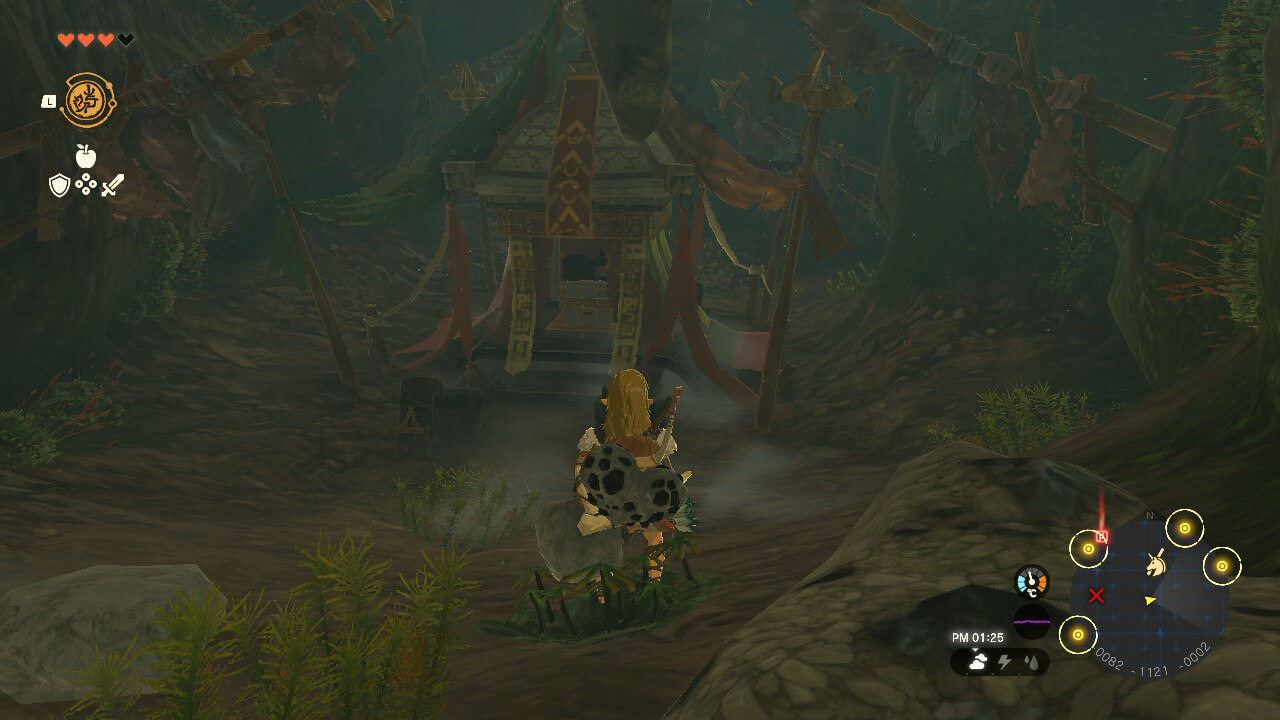1280x720 pixels.
Task: Select the red pin beacon on minimap
Action: pyautogui.click(x=1102, y=535)
